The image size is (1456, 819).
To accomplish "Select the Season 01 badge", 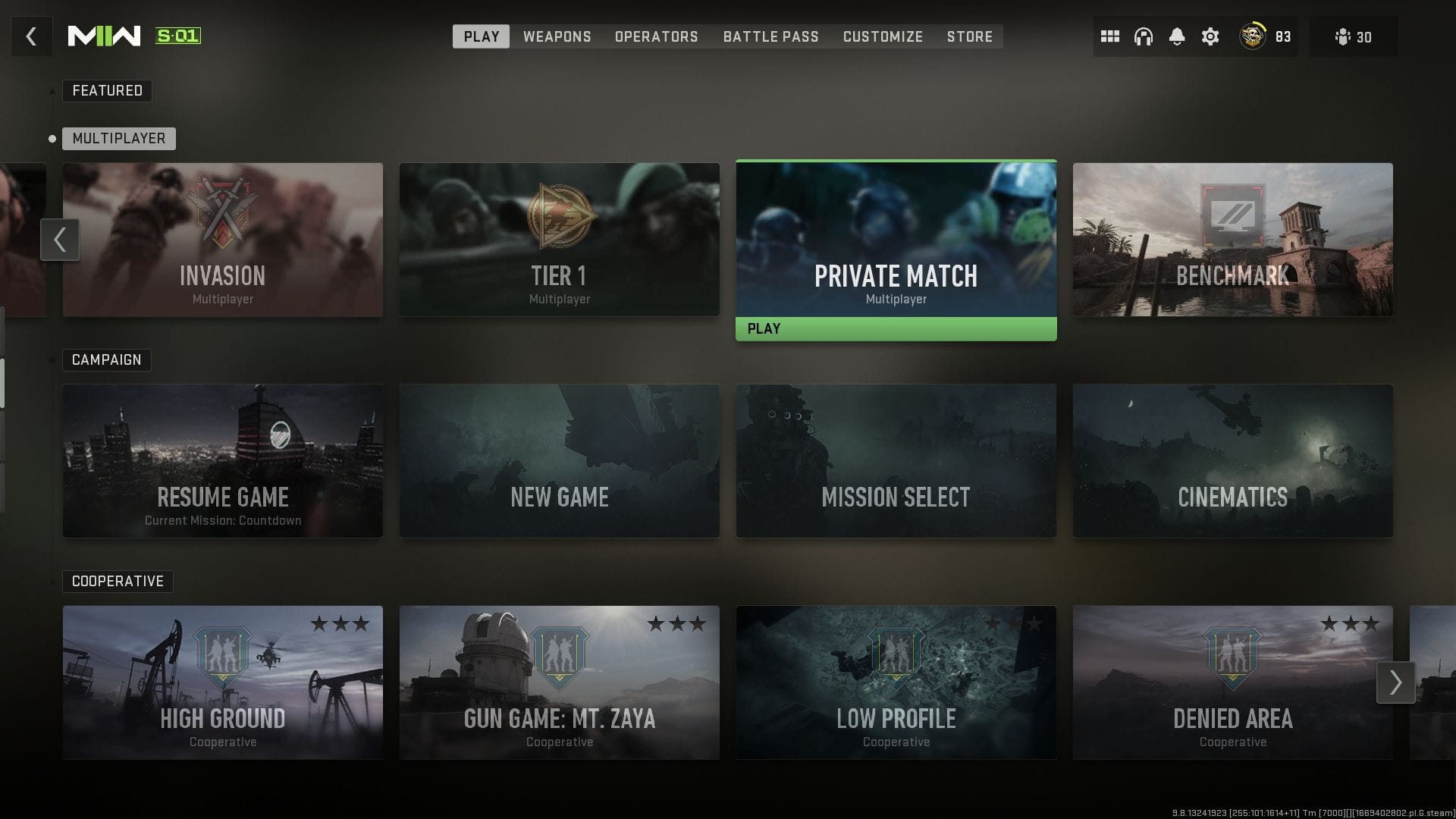I will click(x=176, y=35).
